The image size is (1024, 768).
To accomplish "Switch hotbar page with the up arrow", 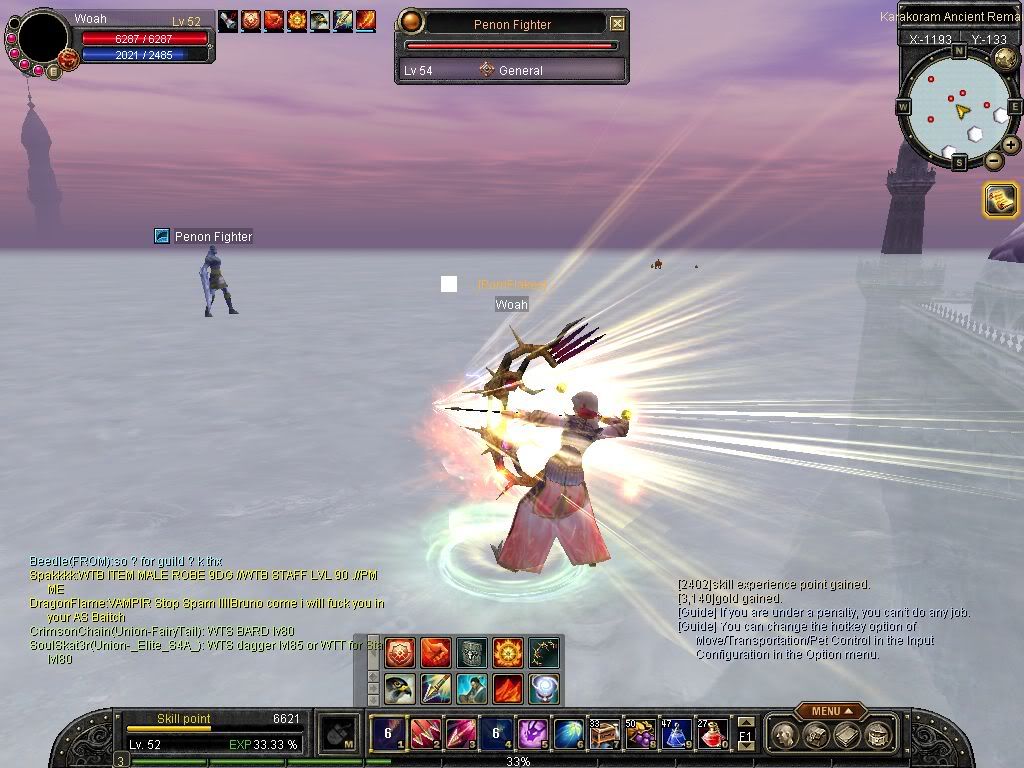I will tap(746, 723).
